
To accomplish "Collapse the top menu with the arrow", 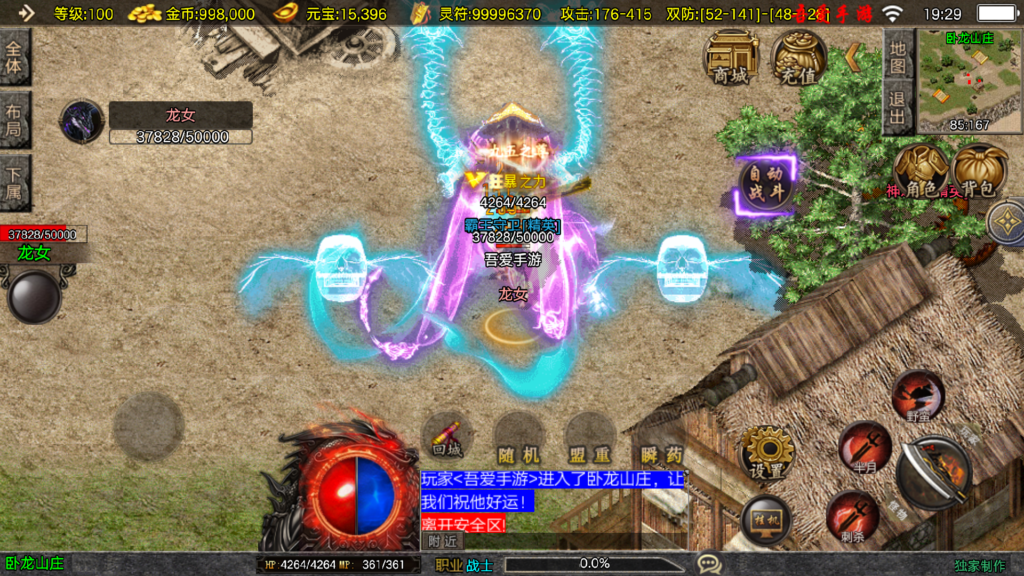I will tap(853, 57).
